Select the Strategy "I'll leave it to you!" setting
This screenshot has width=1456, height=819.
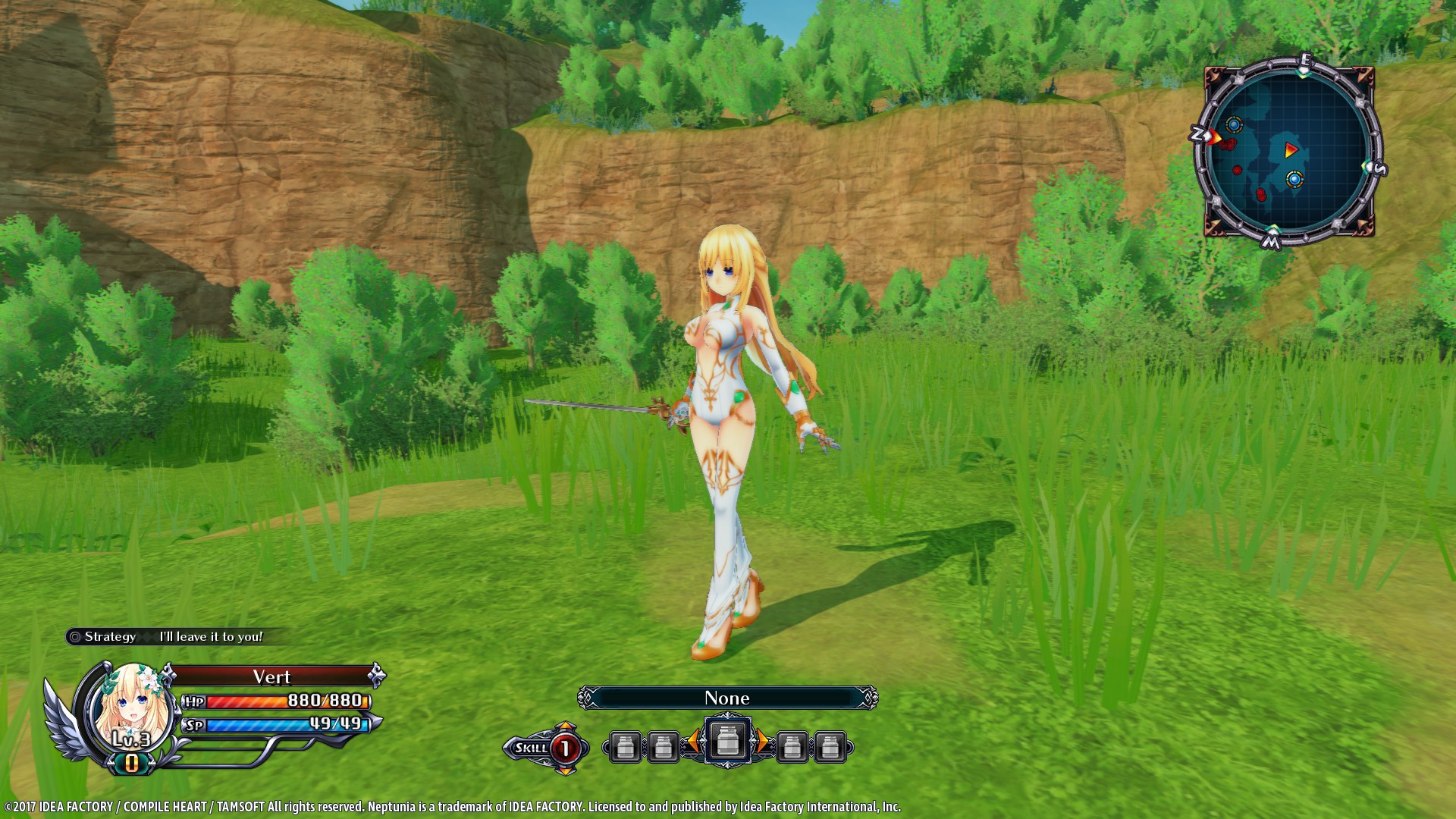(x=174, y=637)
